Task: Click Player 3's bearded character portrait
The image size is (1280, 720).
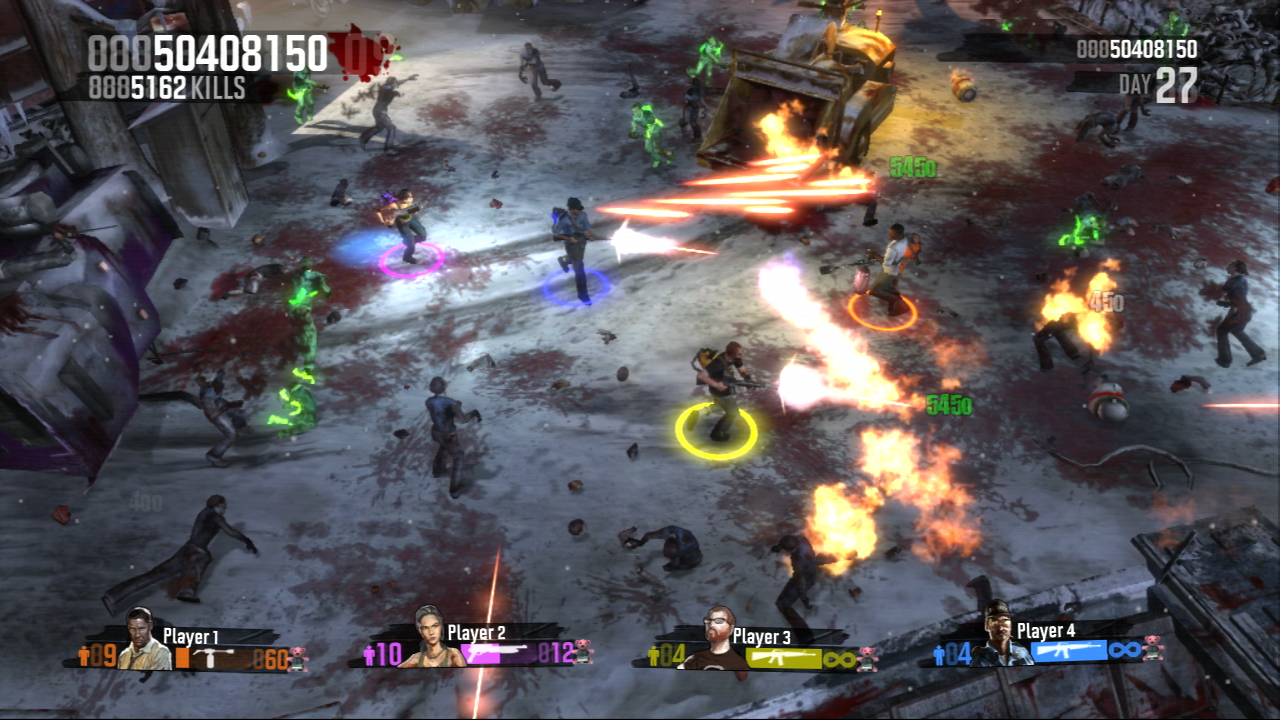Action: tap(717, 639)
